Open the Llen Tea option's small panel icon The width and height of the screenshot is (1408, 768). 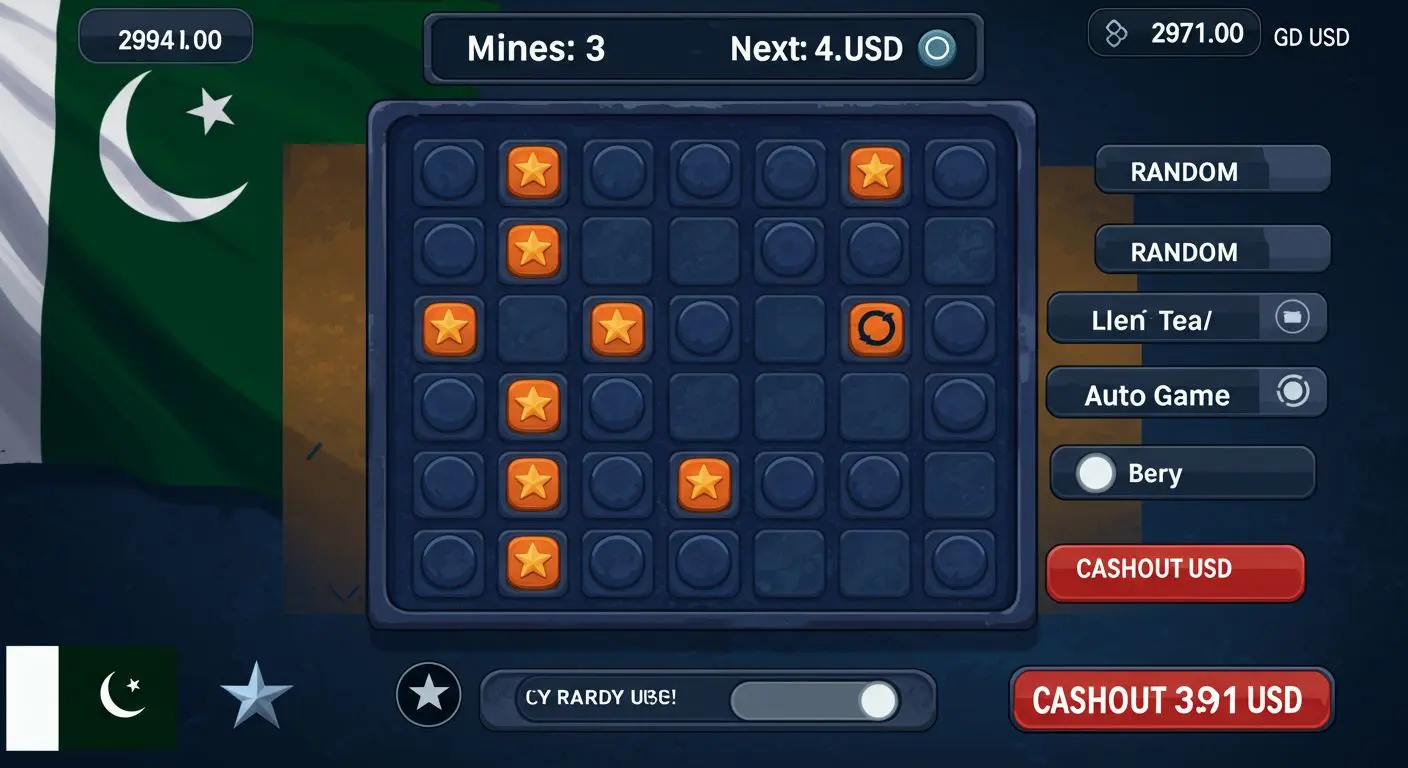coord(1293,317)
